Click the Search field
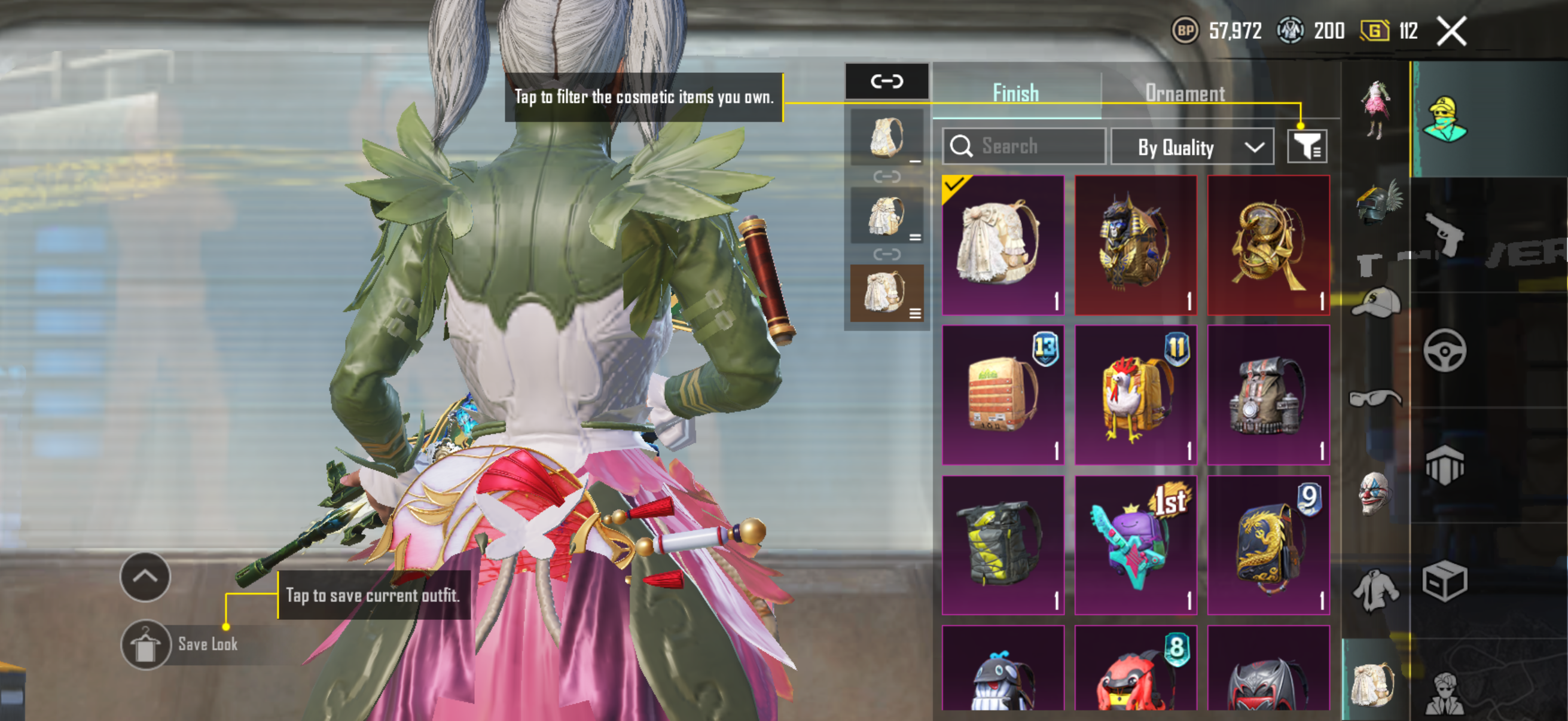Image resolution: width=1568 pixels, height=721 pixels. pos(1024,146)
